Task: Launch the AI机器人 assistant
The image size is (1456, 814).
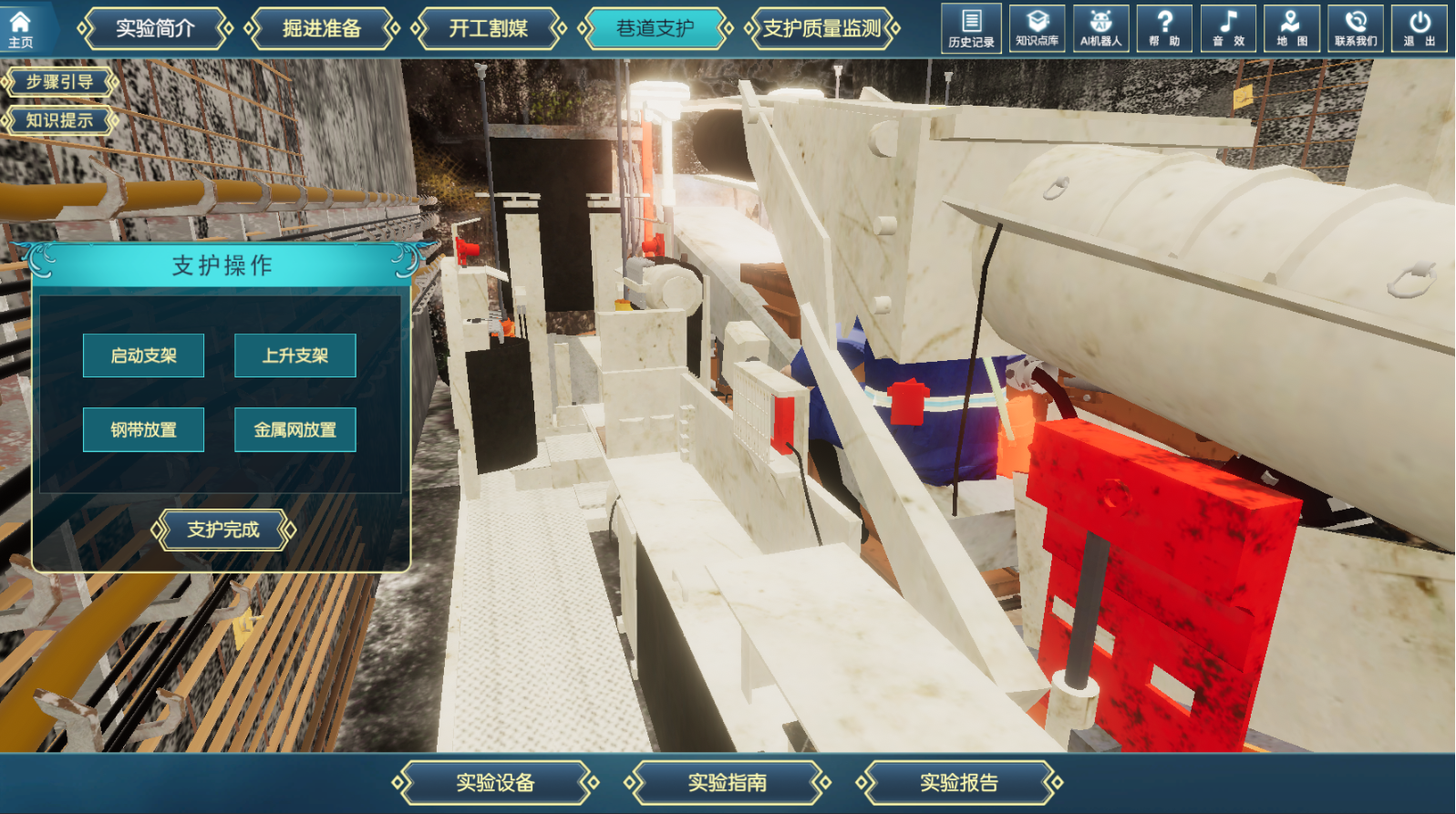Action: click(1100, 28)
